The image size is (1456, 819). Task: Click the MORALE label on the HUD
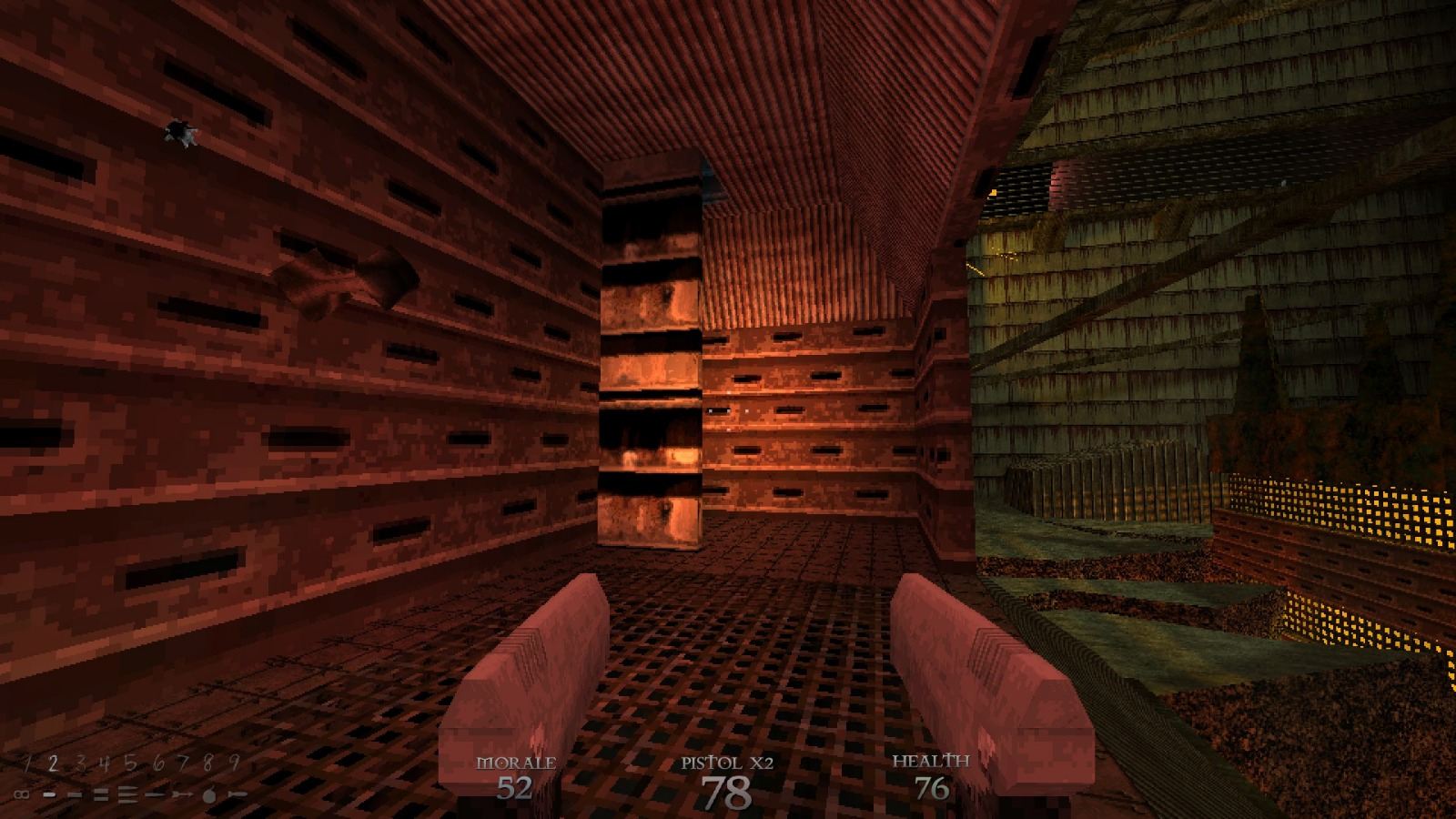point(518,762)
